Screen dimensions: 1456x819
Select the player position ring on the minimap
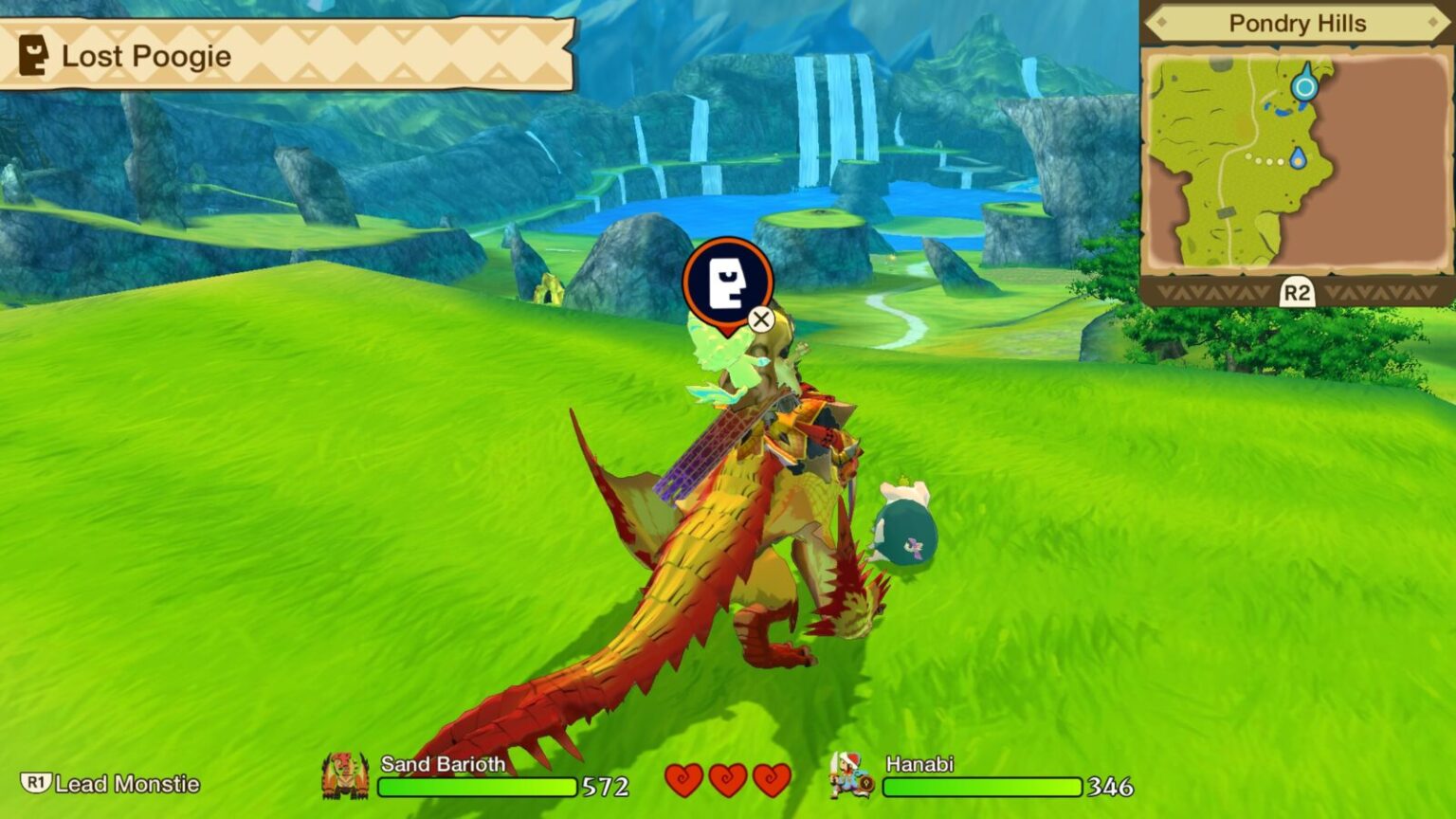click(x=1305, y=84)
